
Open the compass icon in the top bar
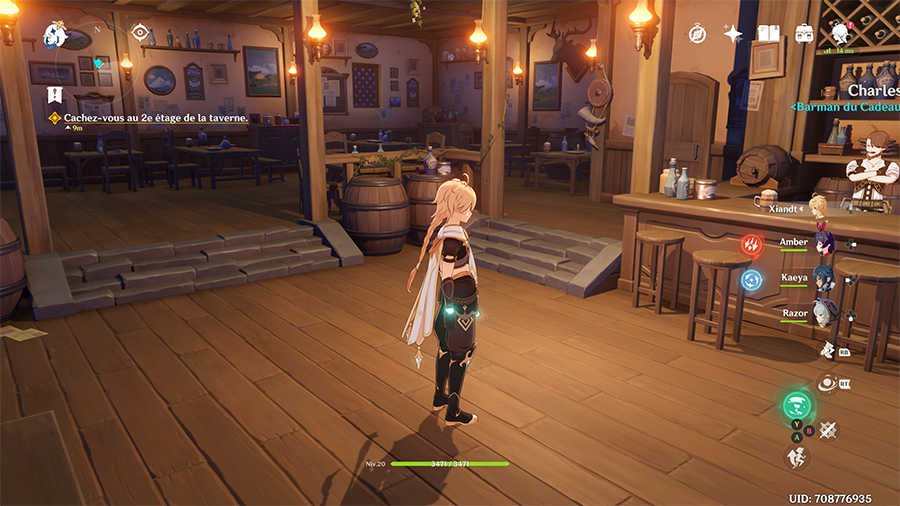(697, 34)
